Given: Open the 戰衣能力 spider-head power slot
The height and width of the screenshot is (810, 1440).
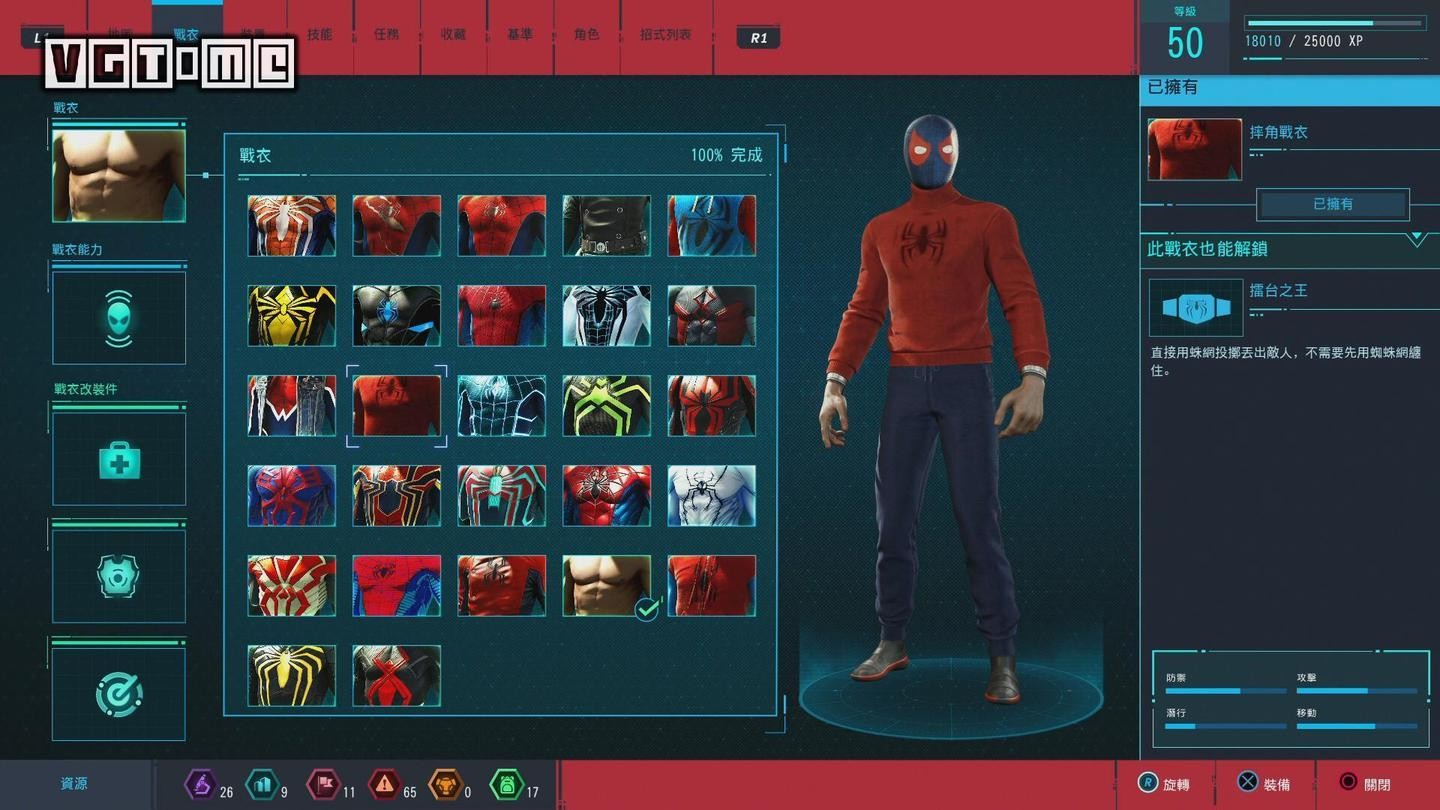Looking at the screenshot, I should click(119, 318).
